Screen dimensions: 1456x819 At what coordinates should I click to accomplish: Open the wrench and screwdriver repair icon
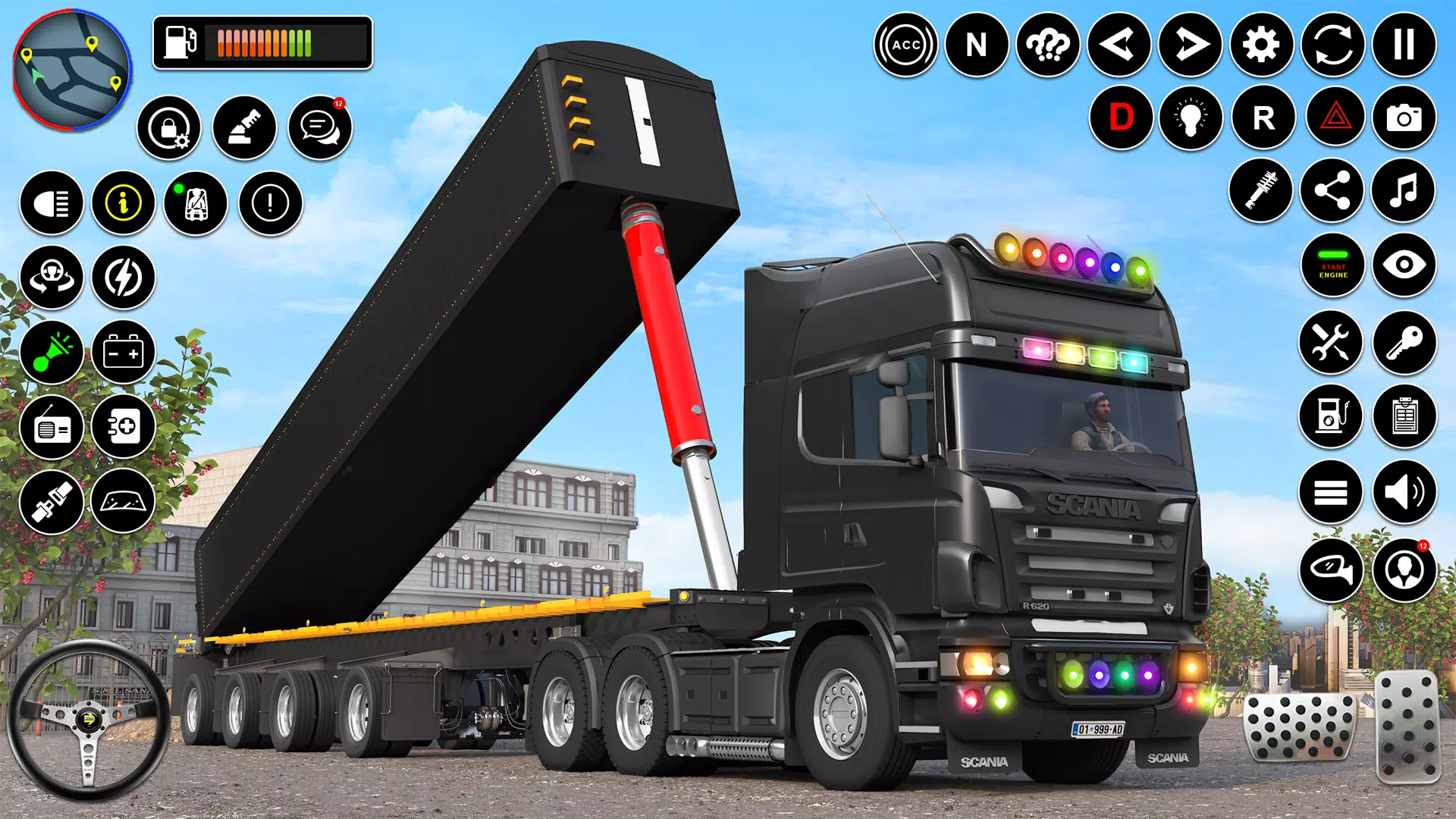pos(1331,342)
